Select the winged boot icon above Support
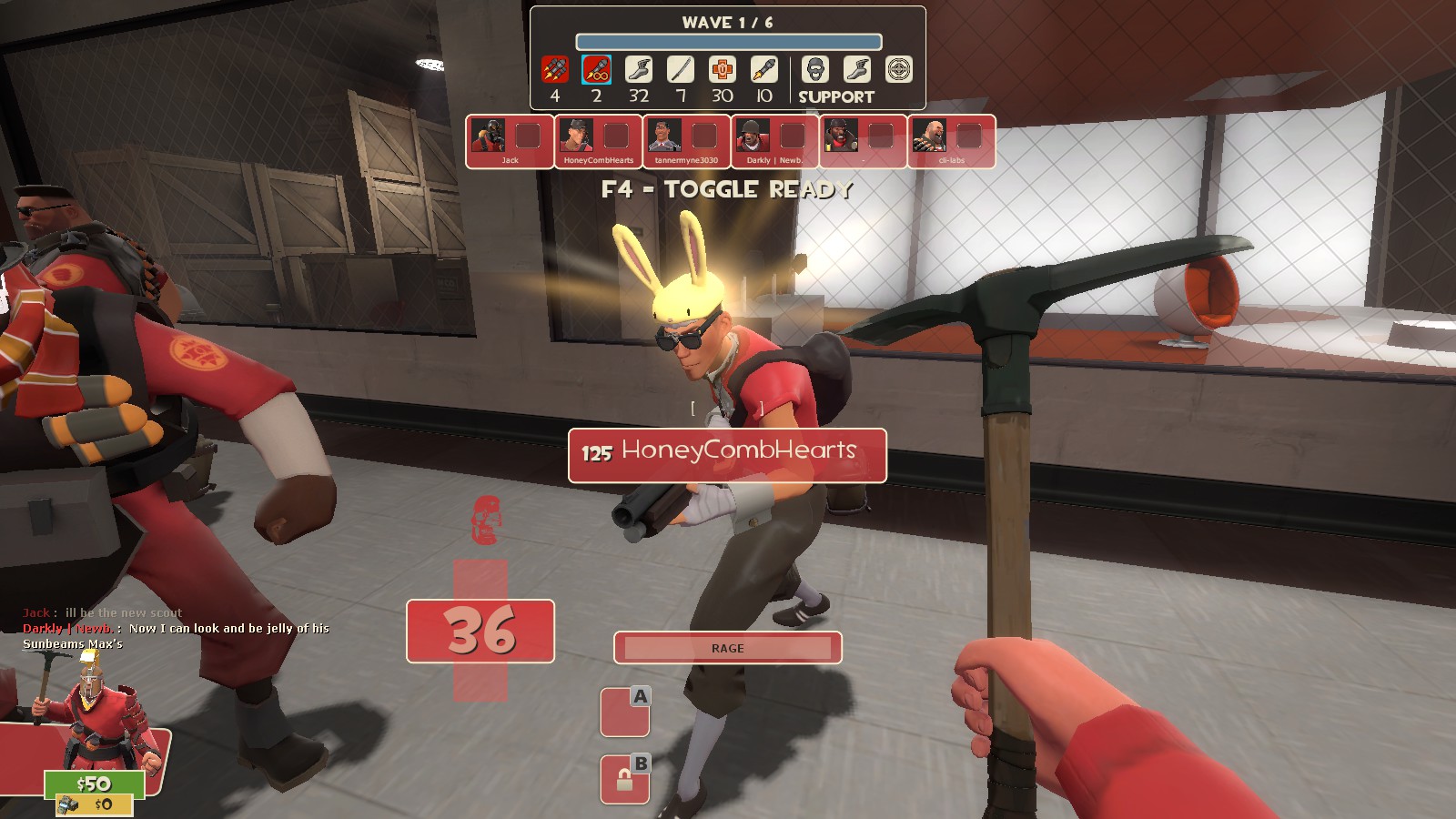The width and height of the screenshot is (1456, 819). tap(857, 70)
